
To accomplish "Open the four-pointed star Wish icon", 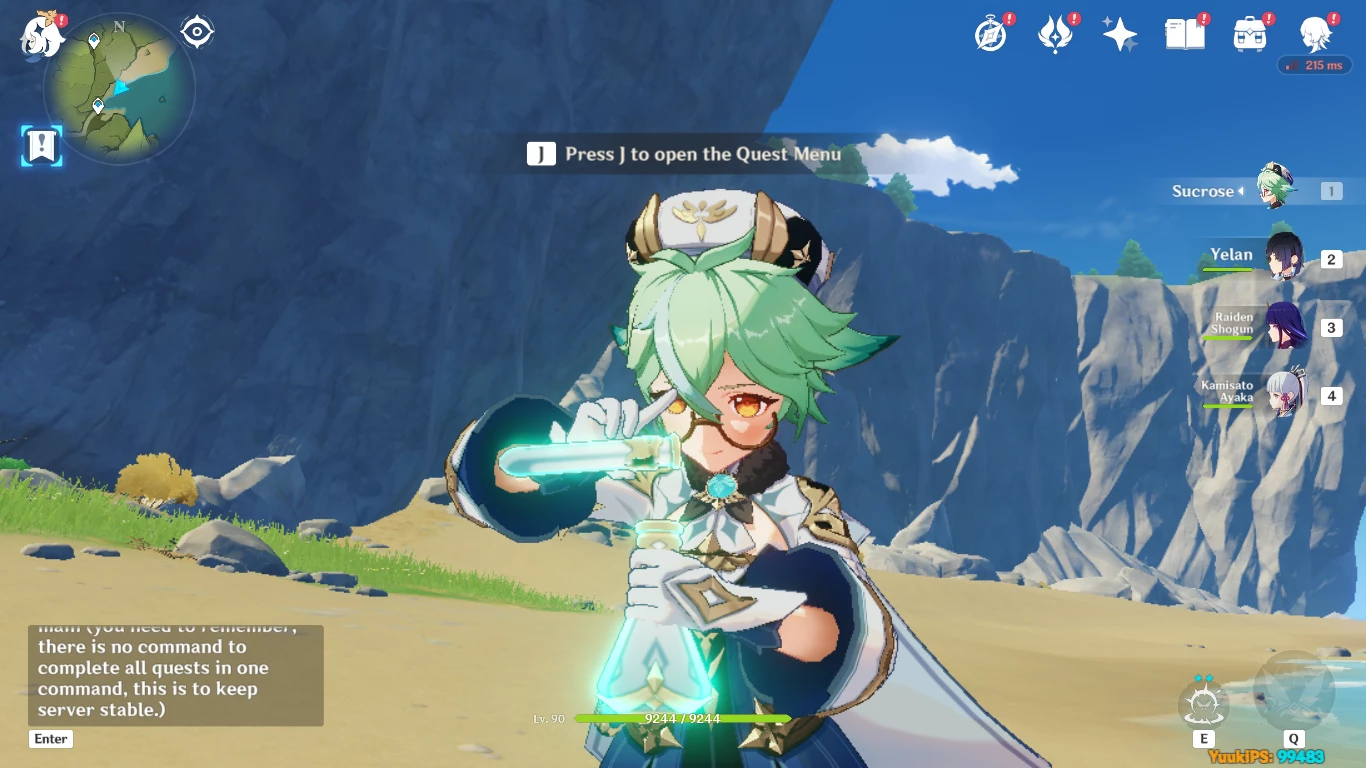I will [1119, 35].
